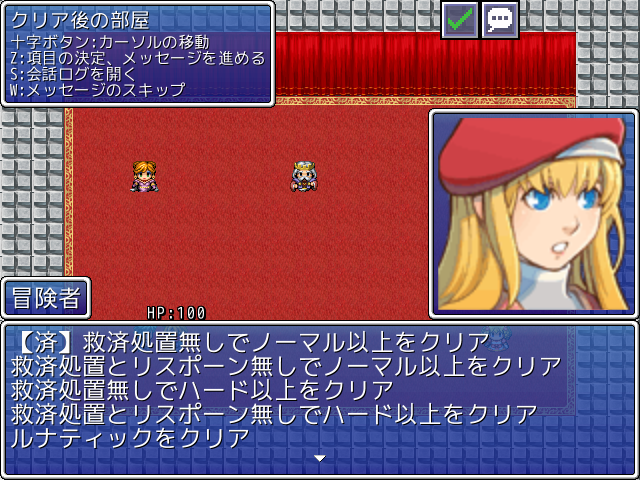640x480 pixels.
Task: Open the conversation log speech bubble icon
Action: click(x=500, y=19)
